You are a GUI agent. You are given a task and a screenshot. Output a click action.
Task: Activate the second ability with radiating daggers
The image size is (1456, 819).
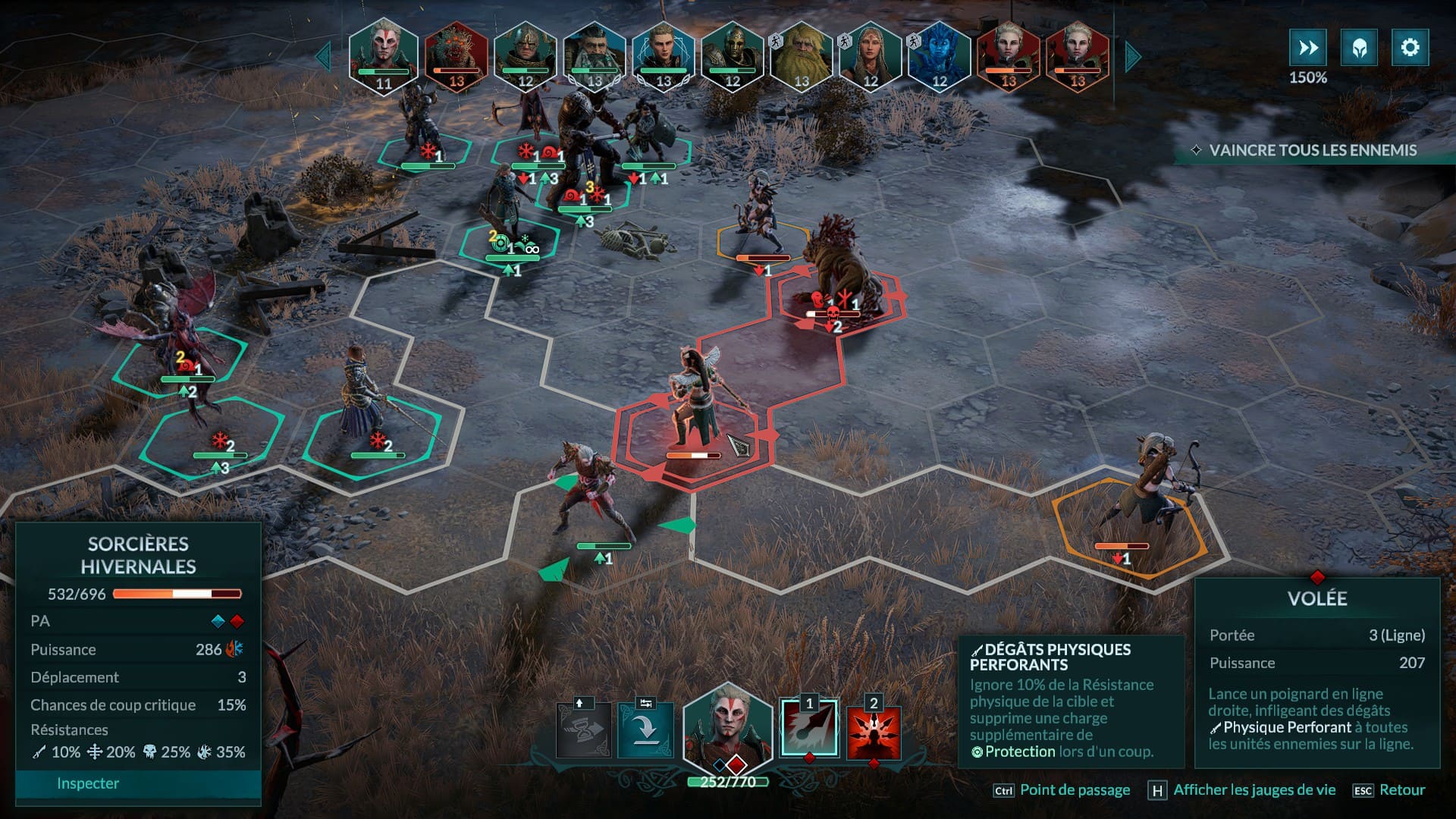(874, 732)
